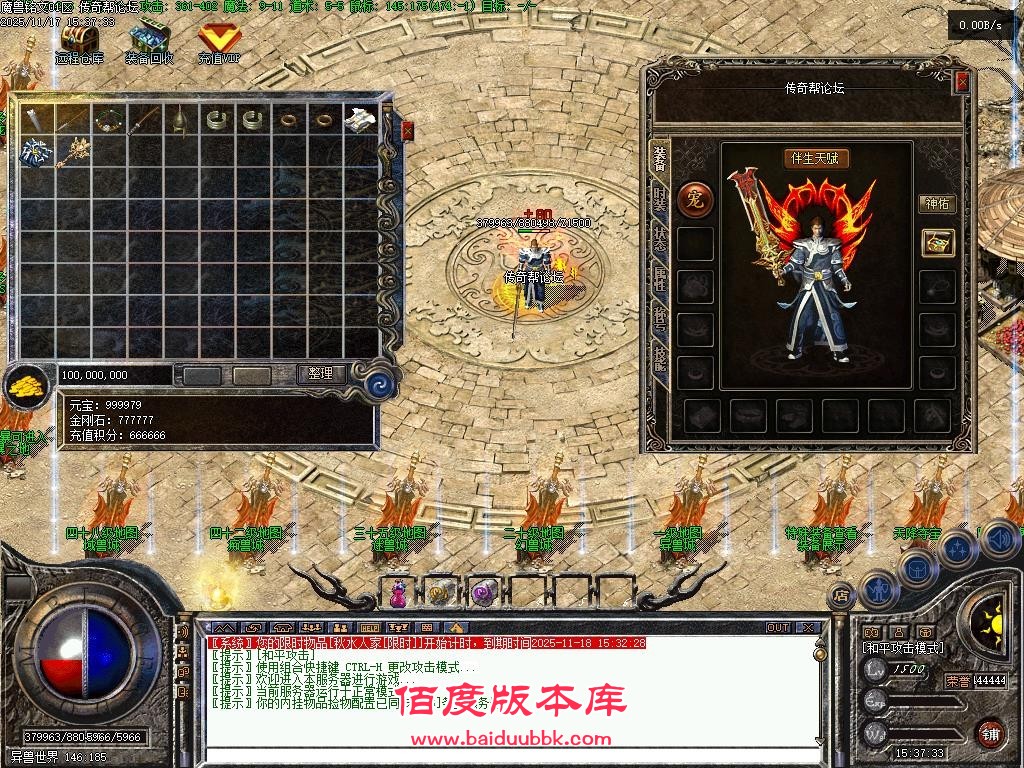
Task: Open the round 宠 pet button
Action: tap(695, 199)
